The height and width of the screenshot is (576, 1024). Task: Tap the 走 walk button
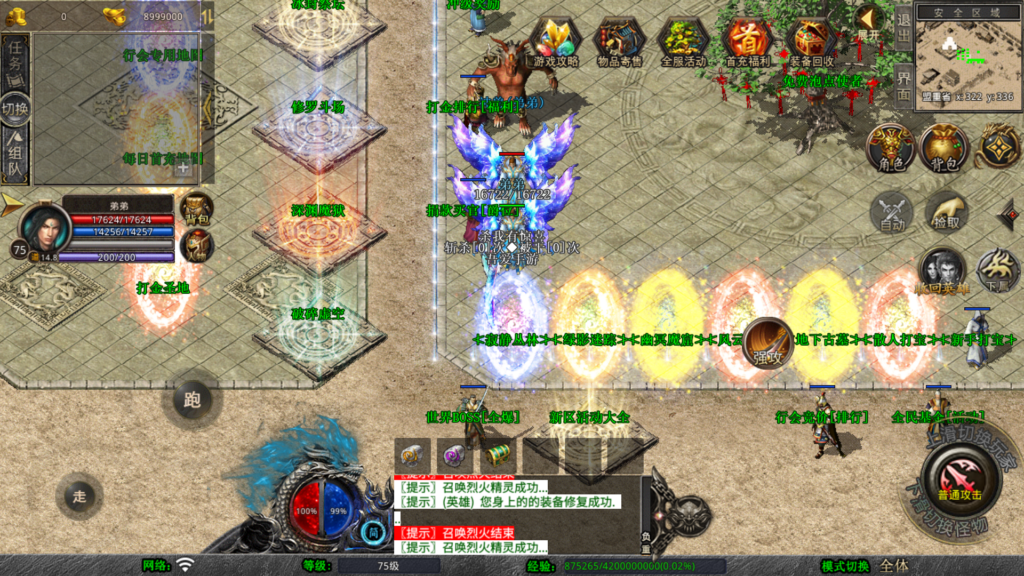click(80, 495)
